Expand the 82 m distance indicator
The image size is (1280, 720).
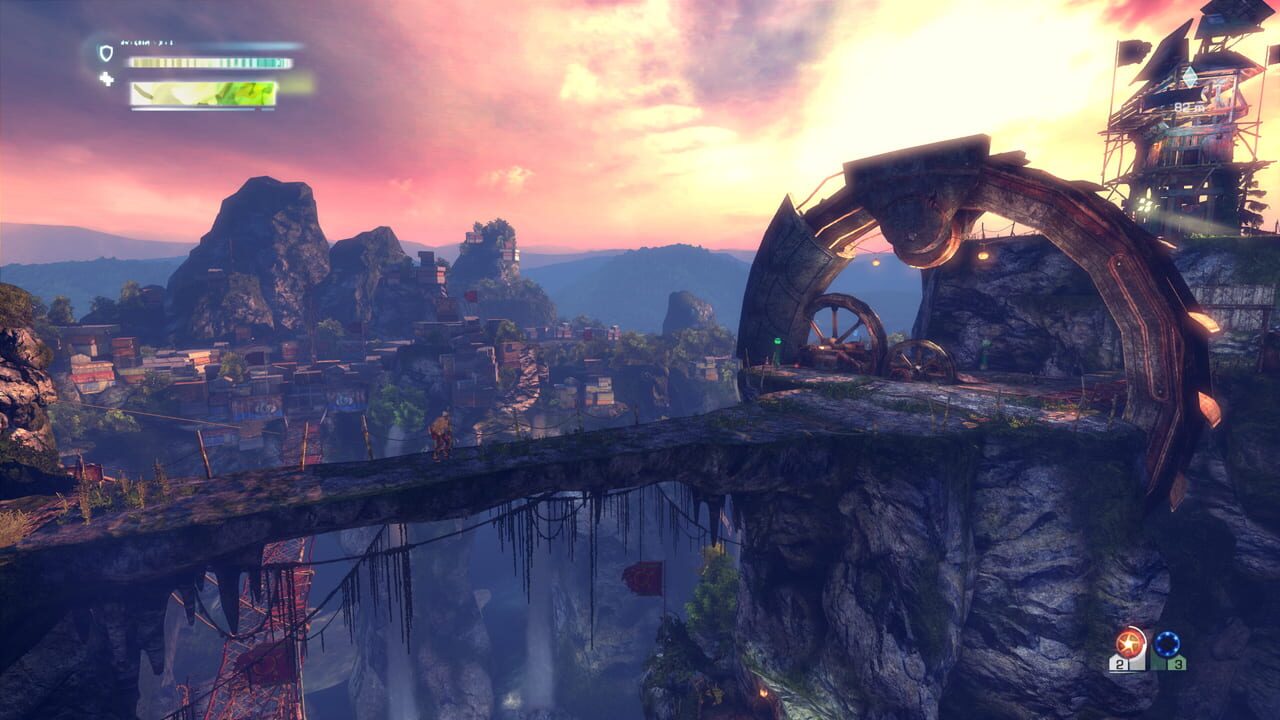point(1188,107)
